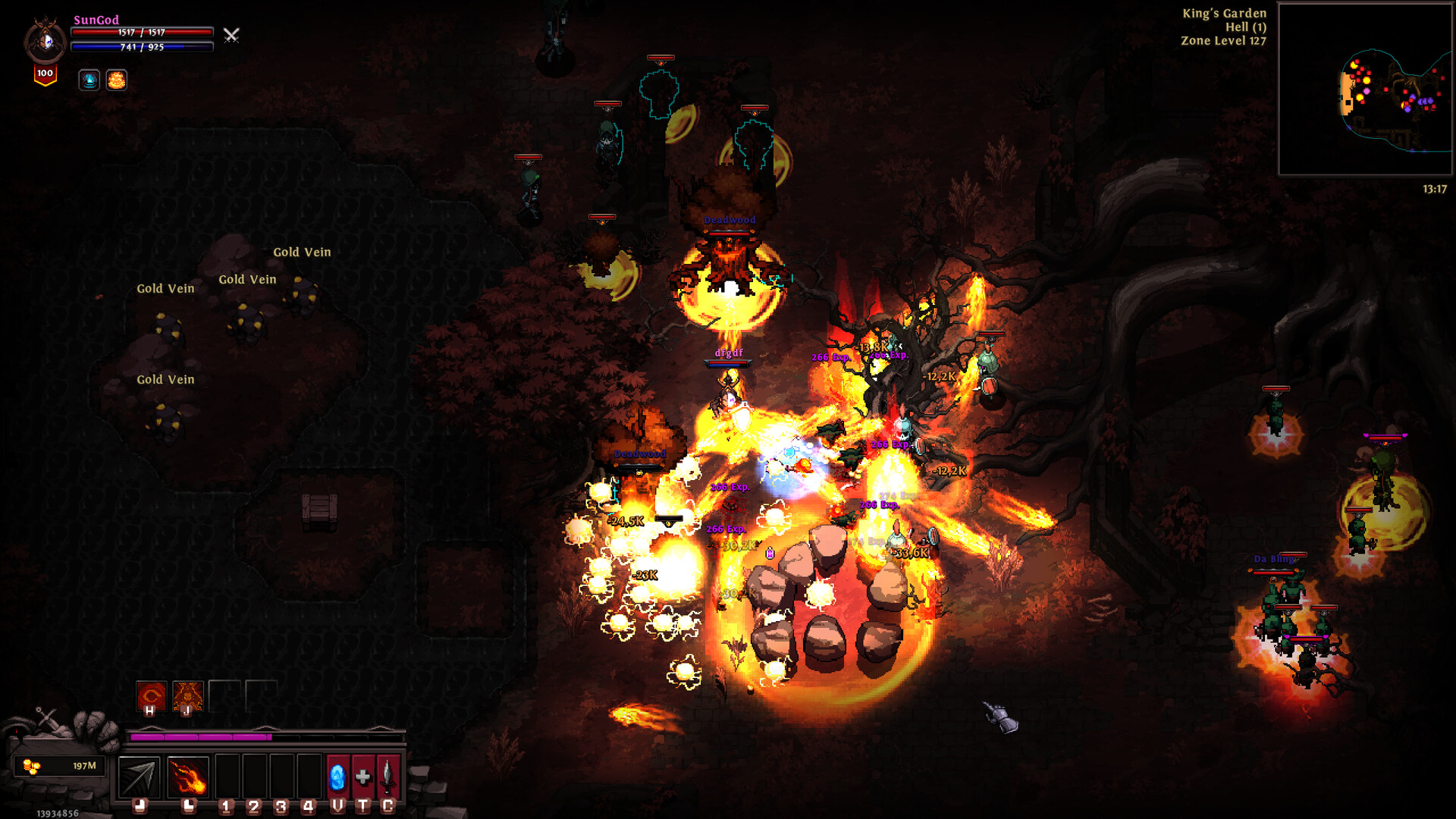Screen dimensions: 1456x819
Task: Click the red swirl ability bound to H
Action: pyautogui.click(x=150, y=694)
